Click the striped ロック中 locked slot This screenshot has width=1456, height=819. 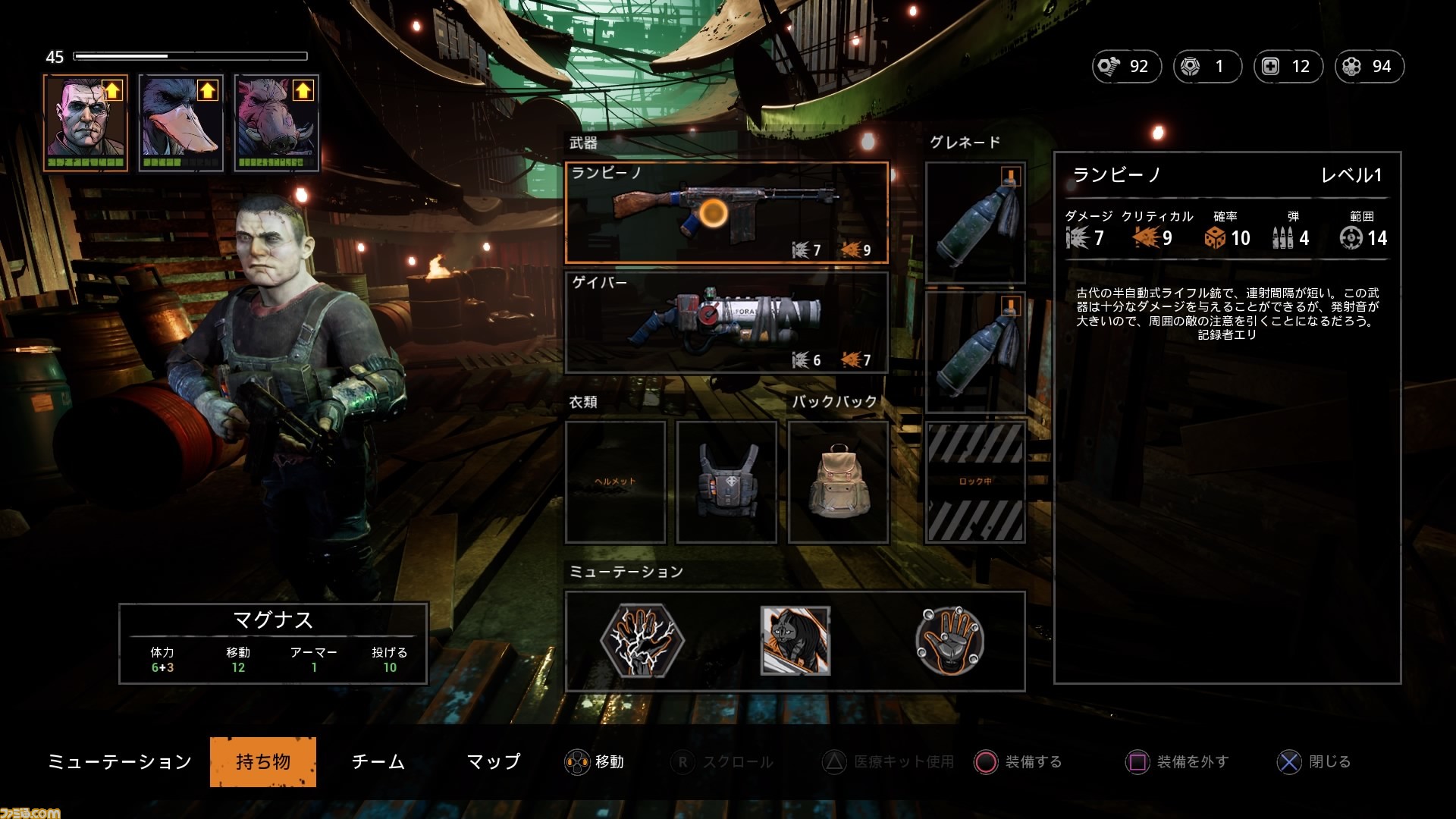(975, 482)
